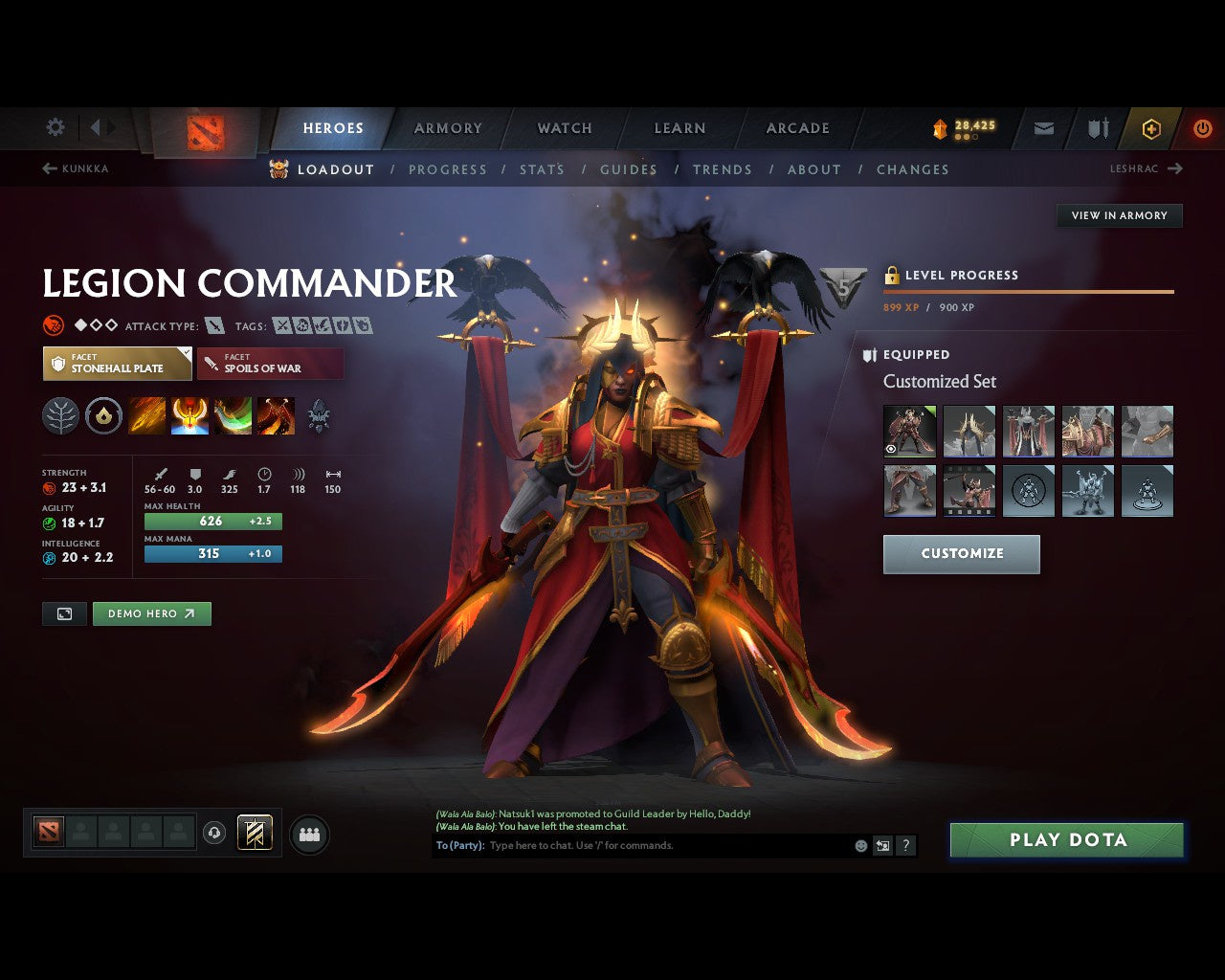Expand the hero portrait with the corner icon

[64, 613]
